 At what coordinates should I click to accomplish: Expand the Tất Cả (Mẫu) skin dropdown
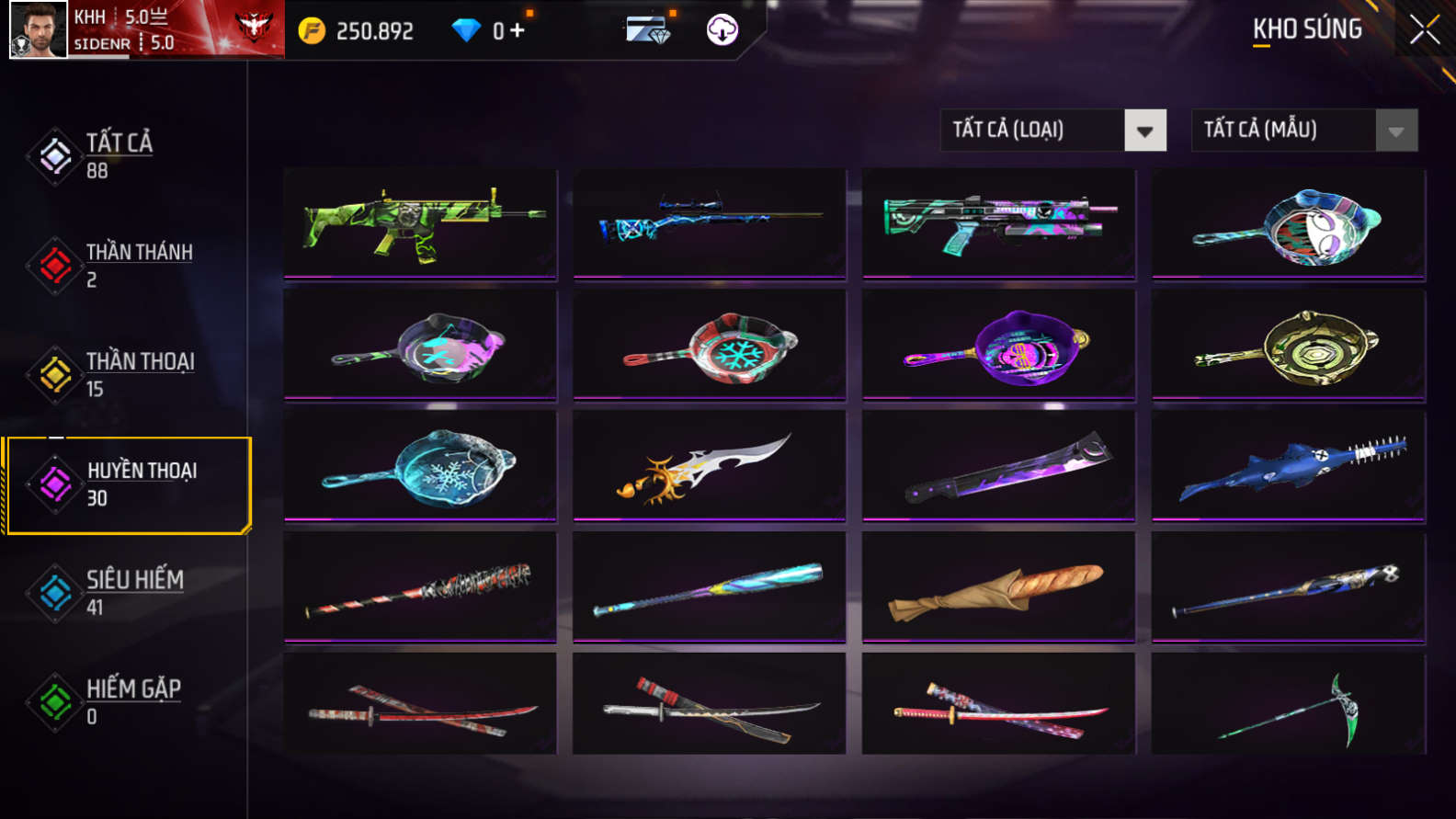[x=1395, y=131]
